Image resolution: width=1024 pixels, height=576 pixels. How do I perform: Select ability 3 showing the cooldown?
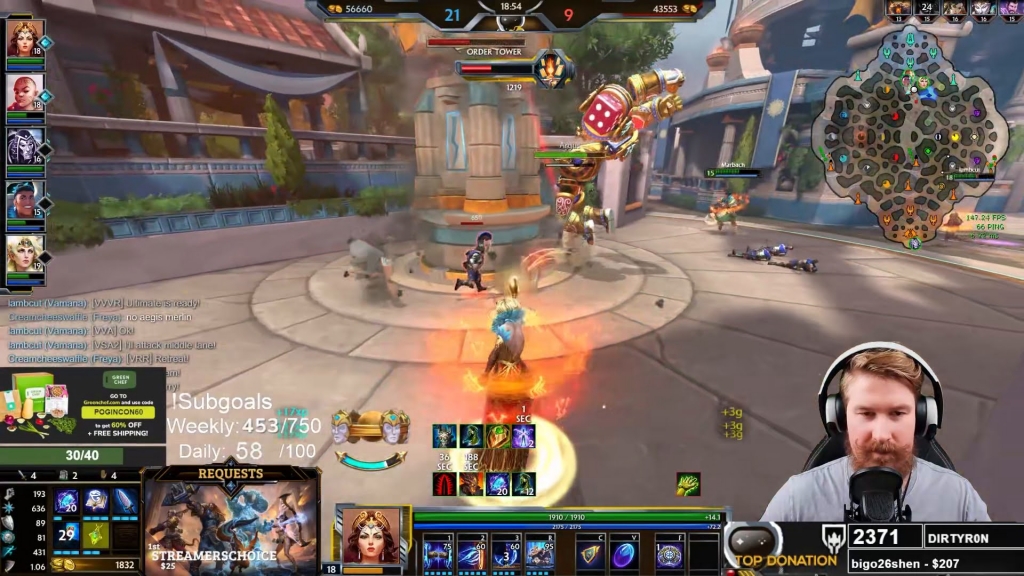click(506, 553)
